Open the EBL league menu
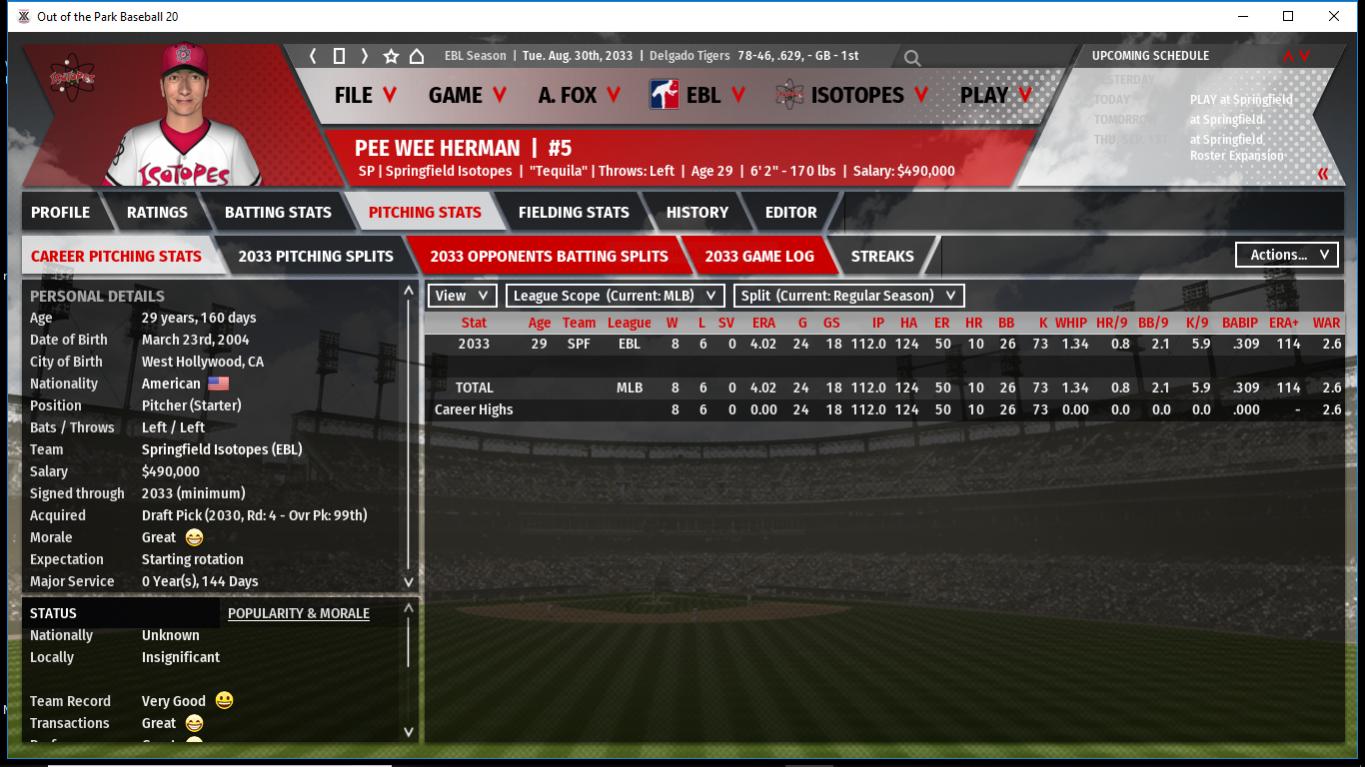Image resolution: width=1365 pixels, height=767 pixels. (x=698, y=95)
